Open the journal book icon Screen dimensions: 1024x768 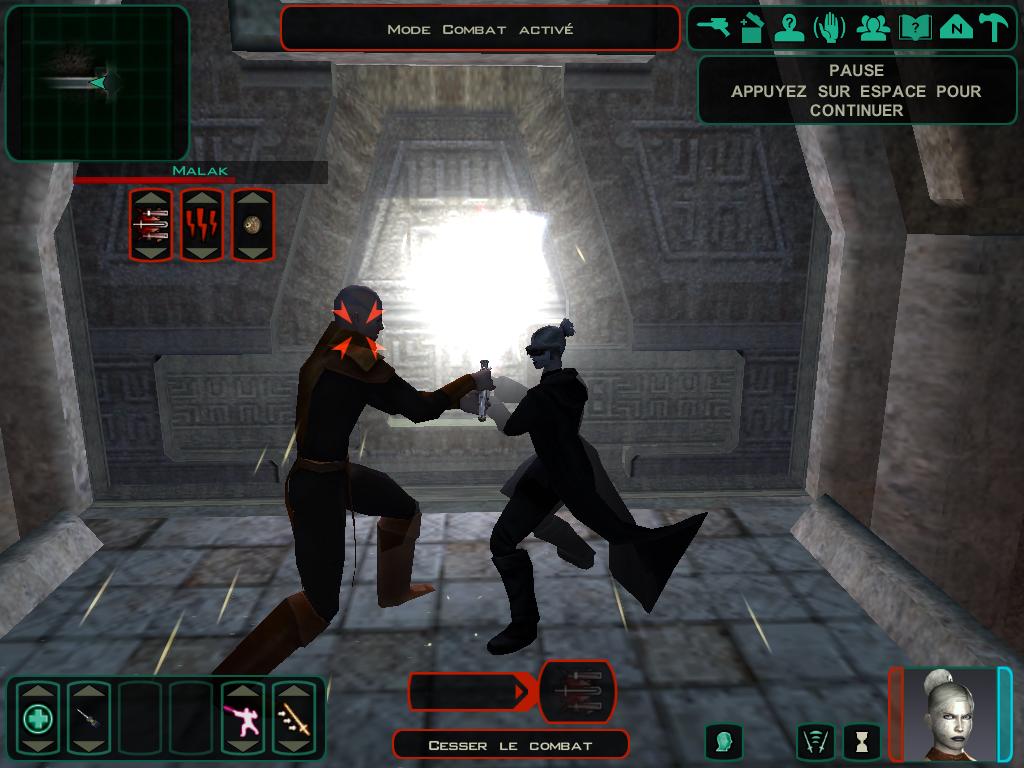(x=914, y=28)
